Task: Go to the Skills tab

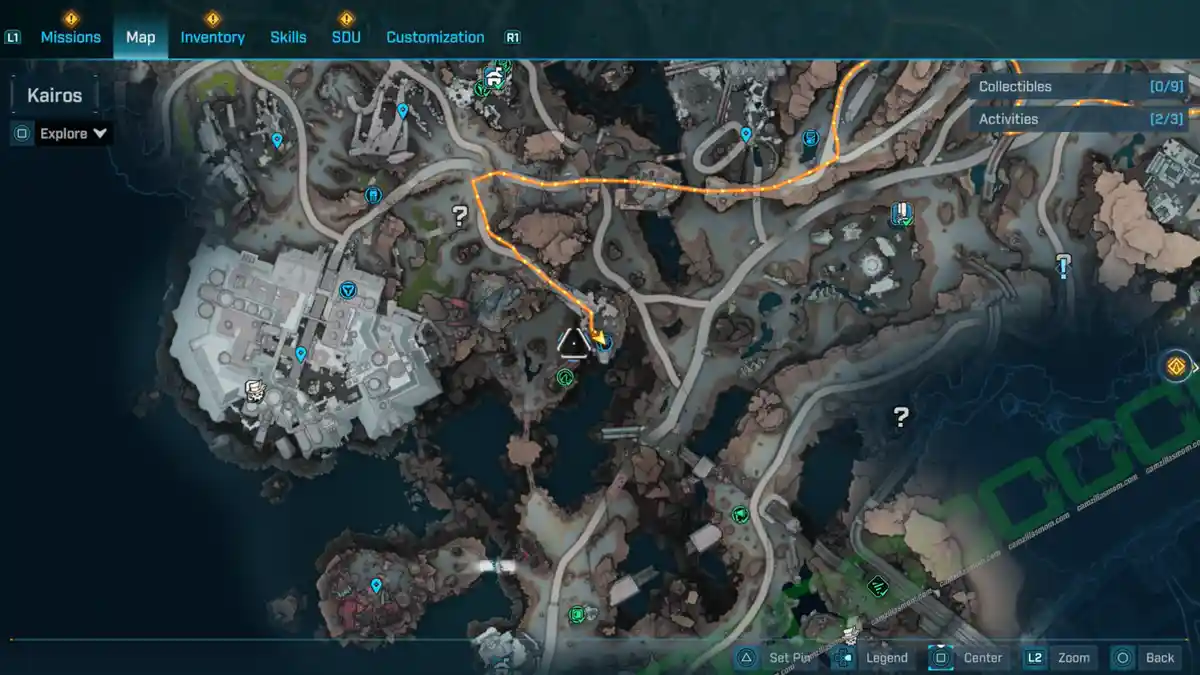Action: click(x=288, y=37)
